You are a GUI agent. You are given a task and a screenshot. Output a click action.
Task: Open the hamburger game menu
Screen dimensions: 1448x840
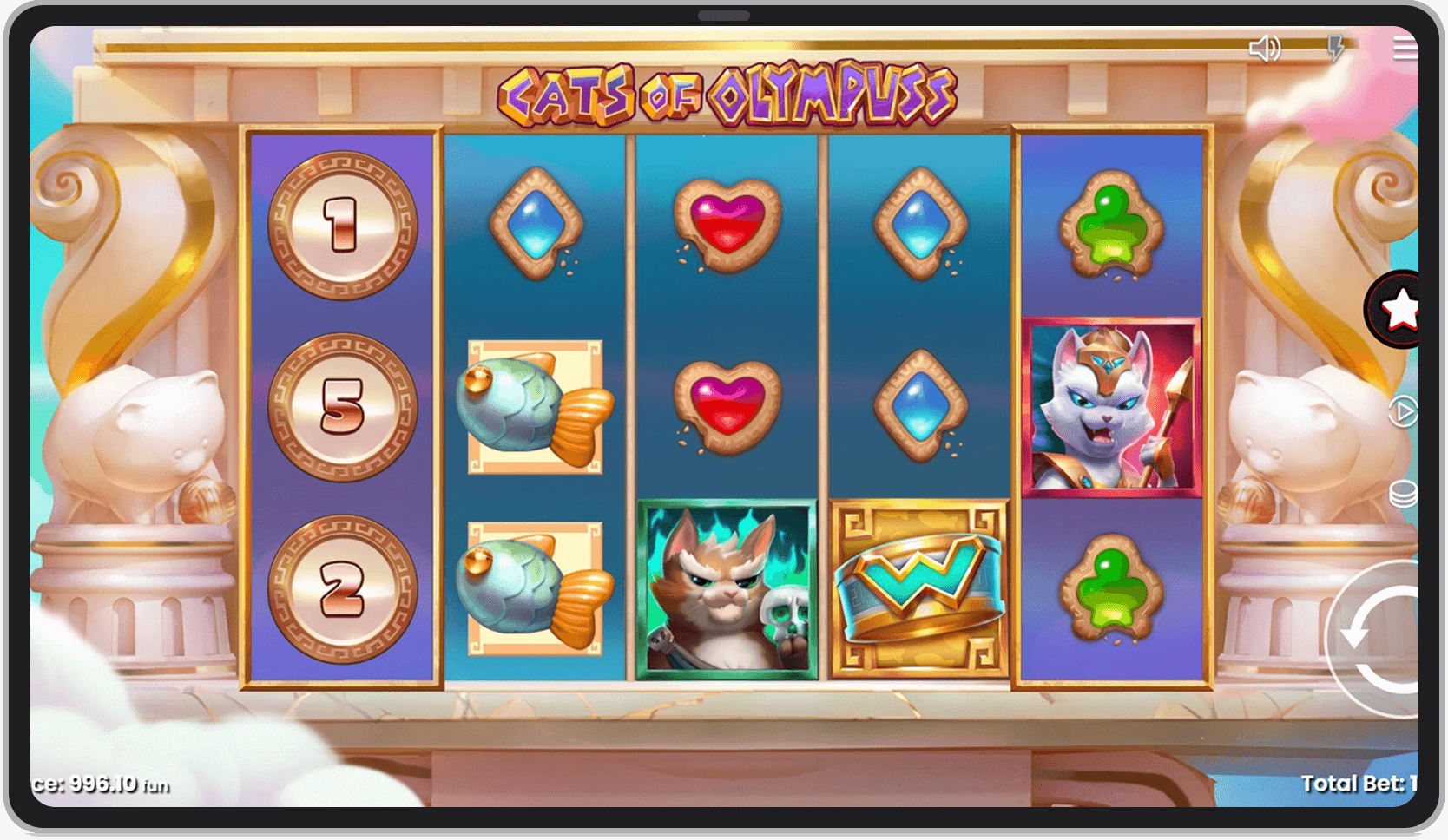click(x=1405, y=49)
